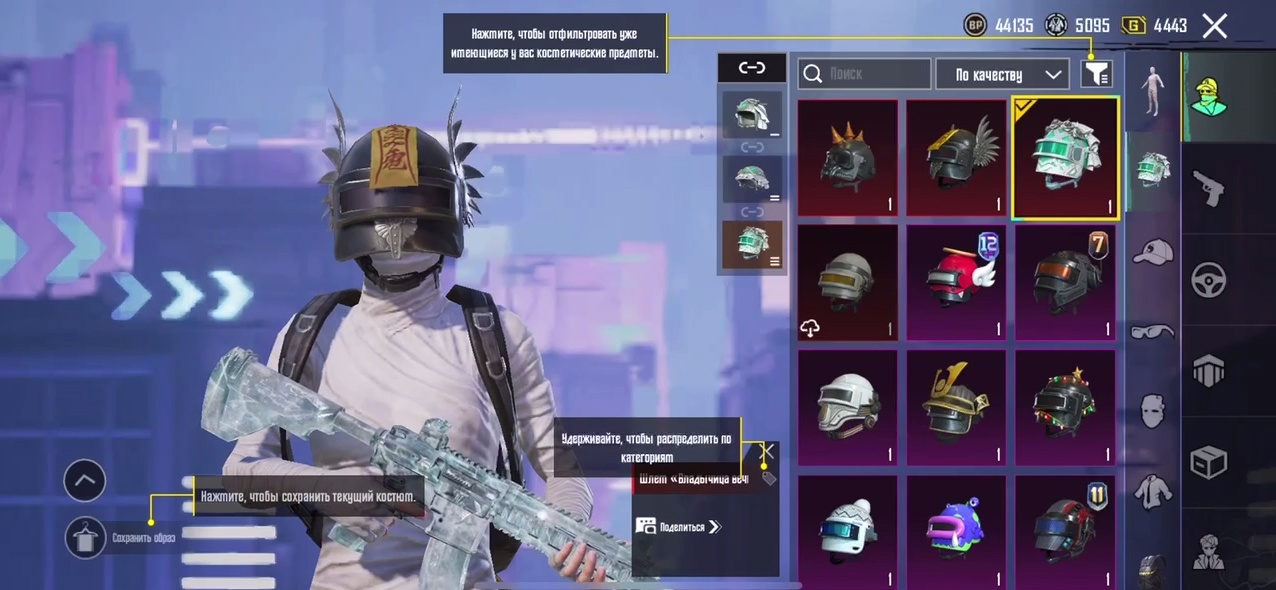Image resolution: width=1276 pixels, height=590 pixels.
Task: Pick the purple monster helmet
Action: click(957, 530)
